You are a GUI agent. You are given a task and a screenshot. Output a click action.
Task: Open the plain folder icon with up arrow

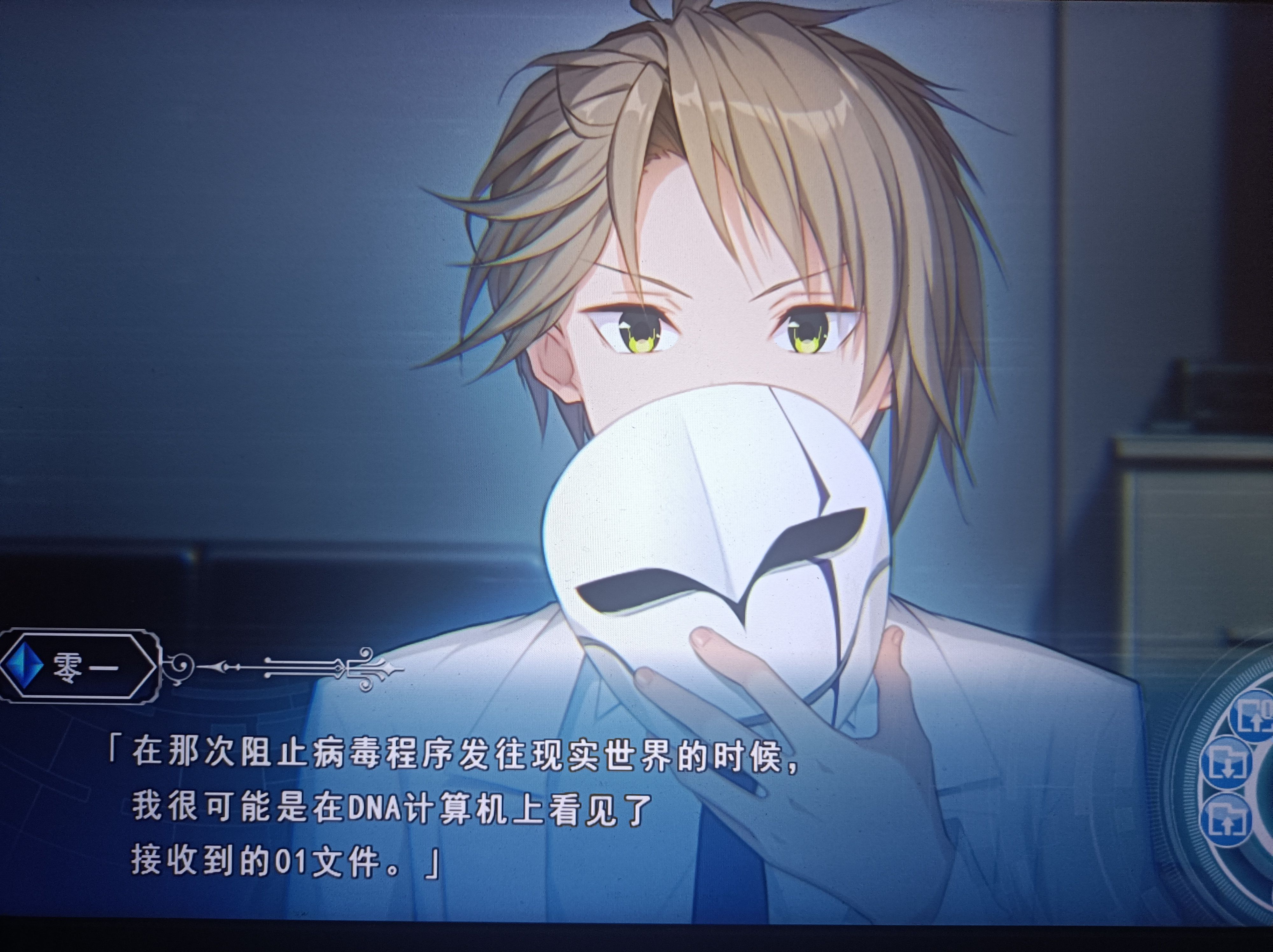click(1227, 820)
